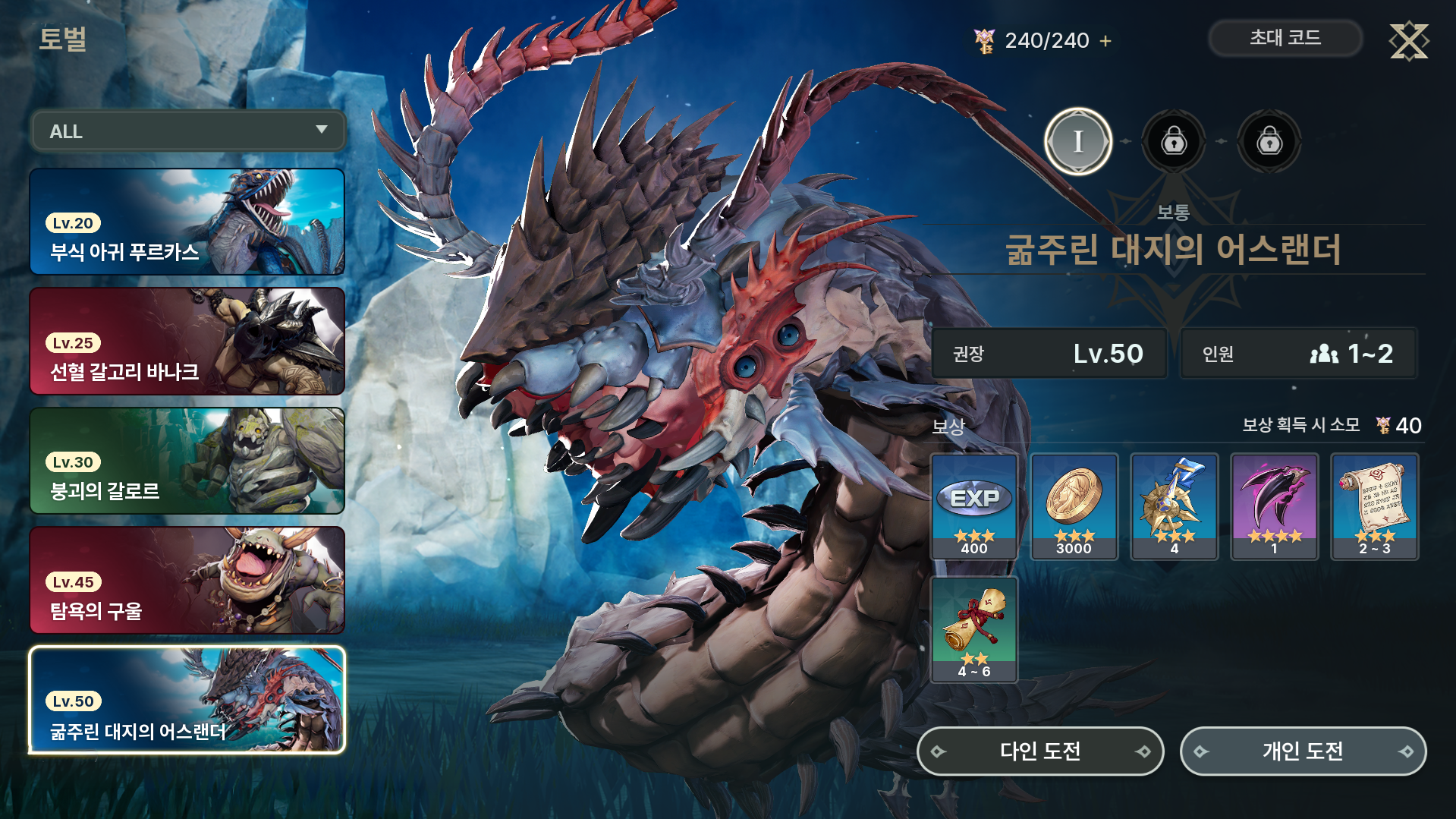Screen dimensions: 1456x819
Task: Open the ALL filter dropdown
Action: [188, 131]
